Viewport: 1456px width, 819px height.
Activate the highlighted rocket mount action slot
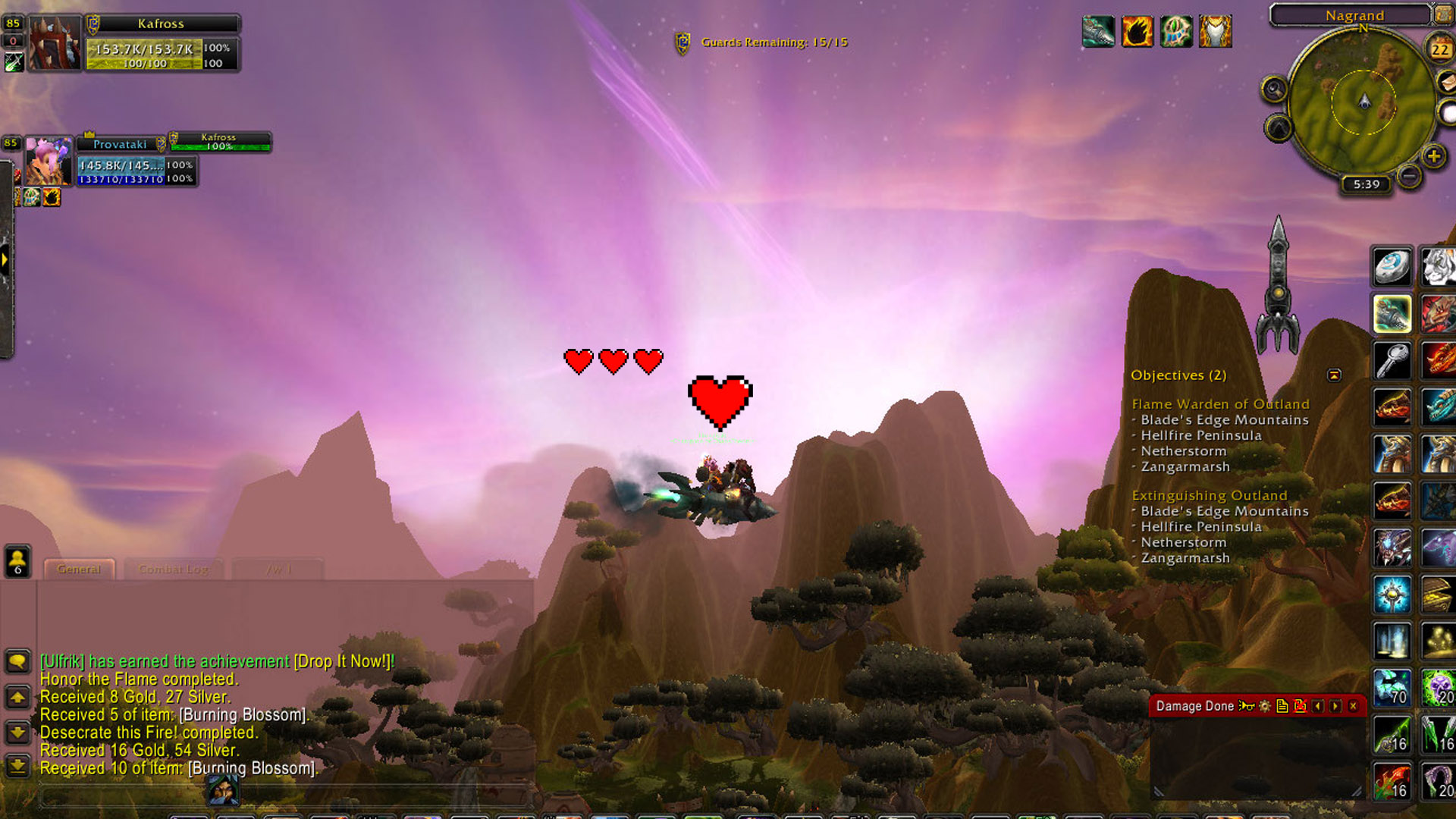click(1392, 313)
